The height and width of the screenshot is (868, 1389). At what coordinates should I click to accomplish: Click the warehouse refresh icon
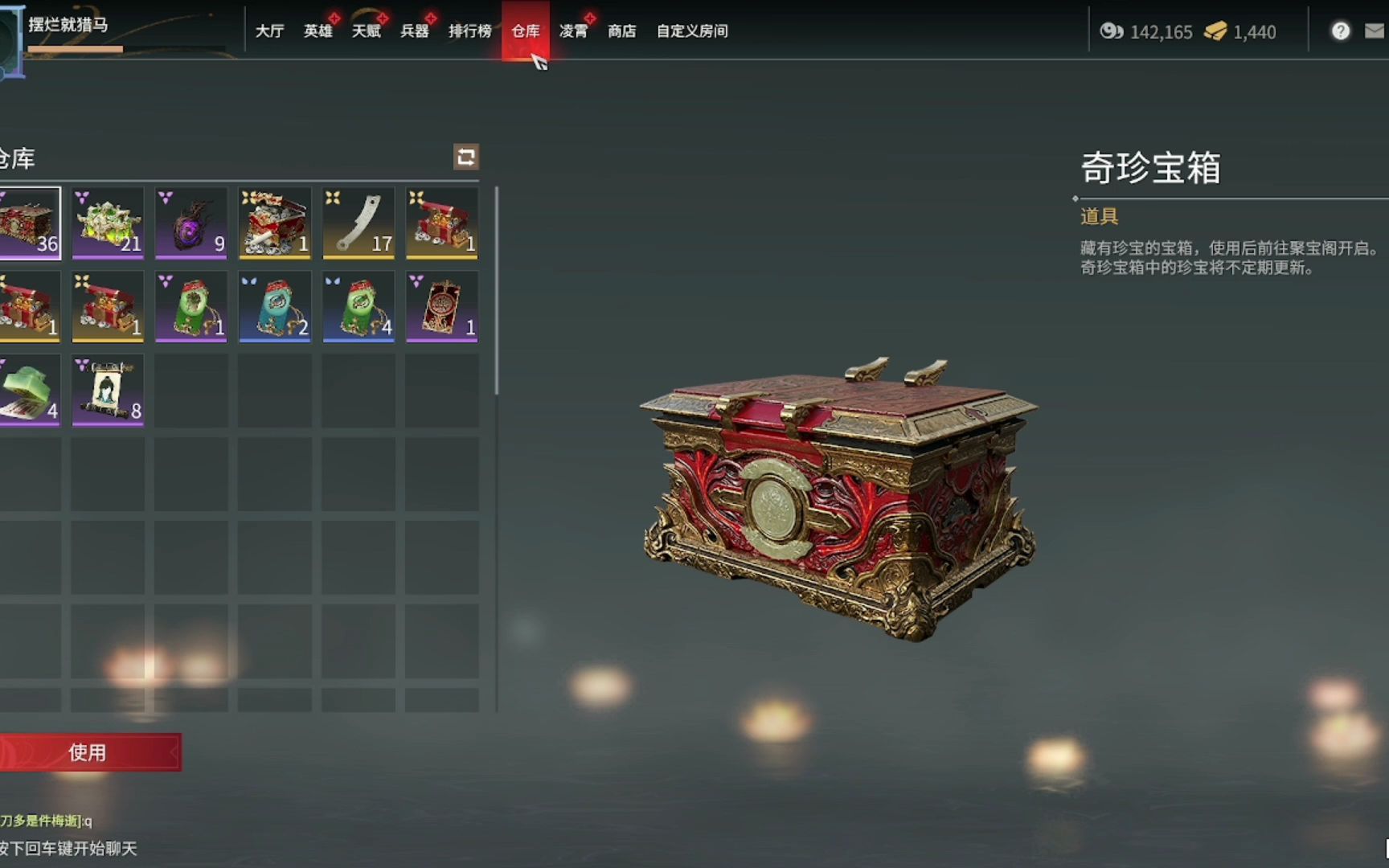coord(465,158)
